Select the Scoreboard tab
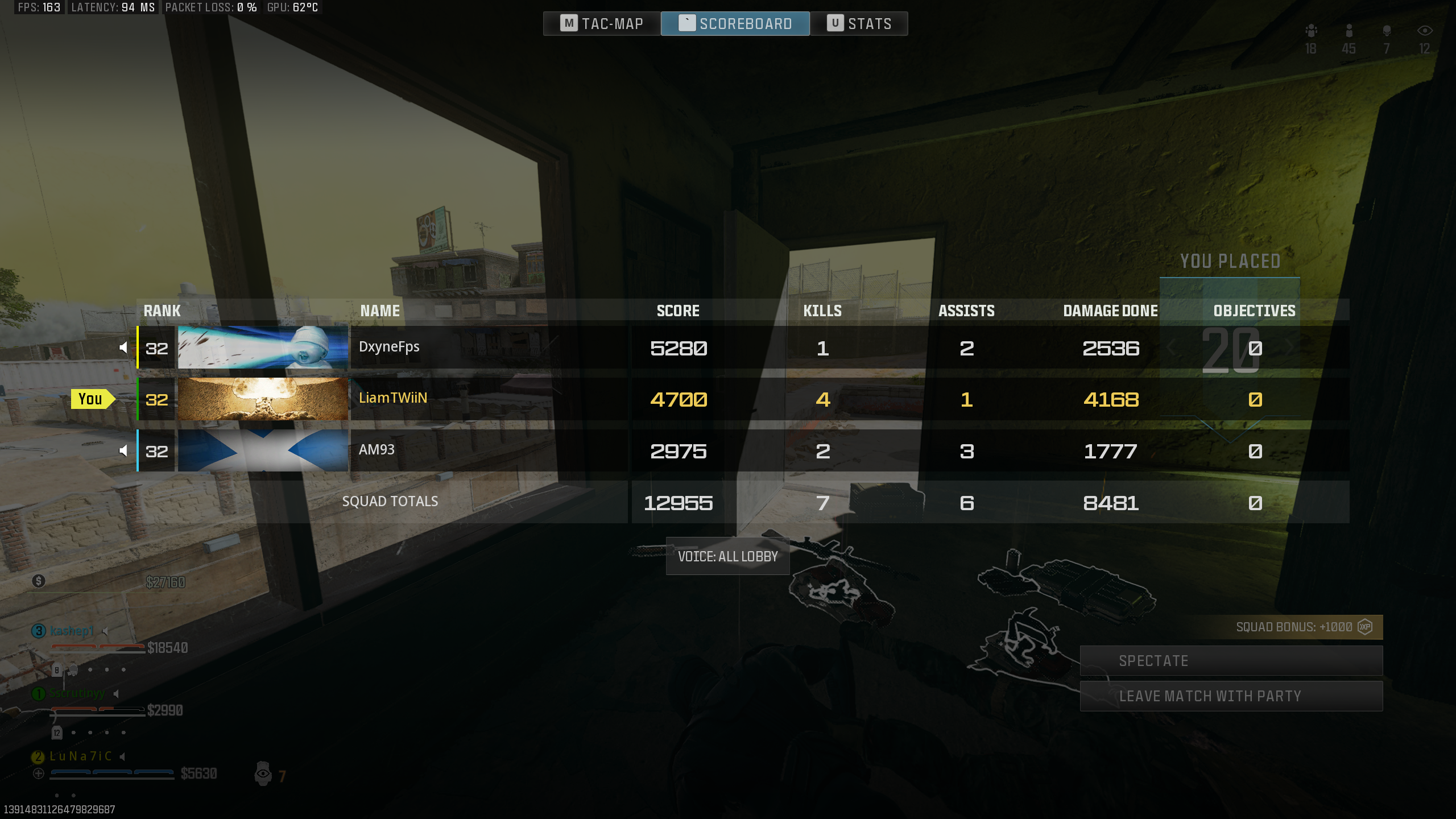Image resolution: width=1456 pixels, height=819 pixels. (x=735, y=24)
